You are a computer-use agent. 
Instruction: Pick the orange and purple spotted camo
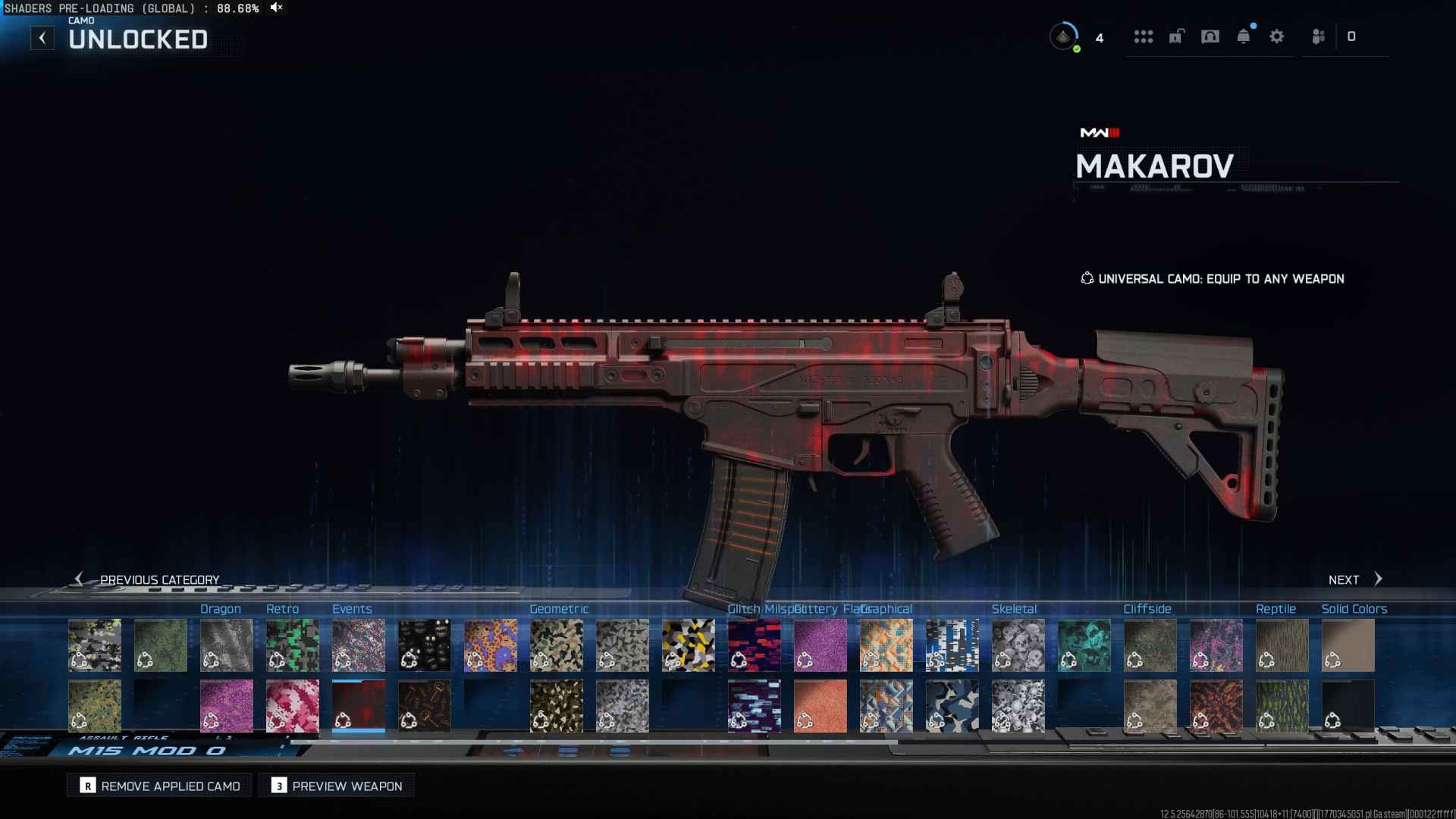490,645
